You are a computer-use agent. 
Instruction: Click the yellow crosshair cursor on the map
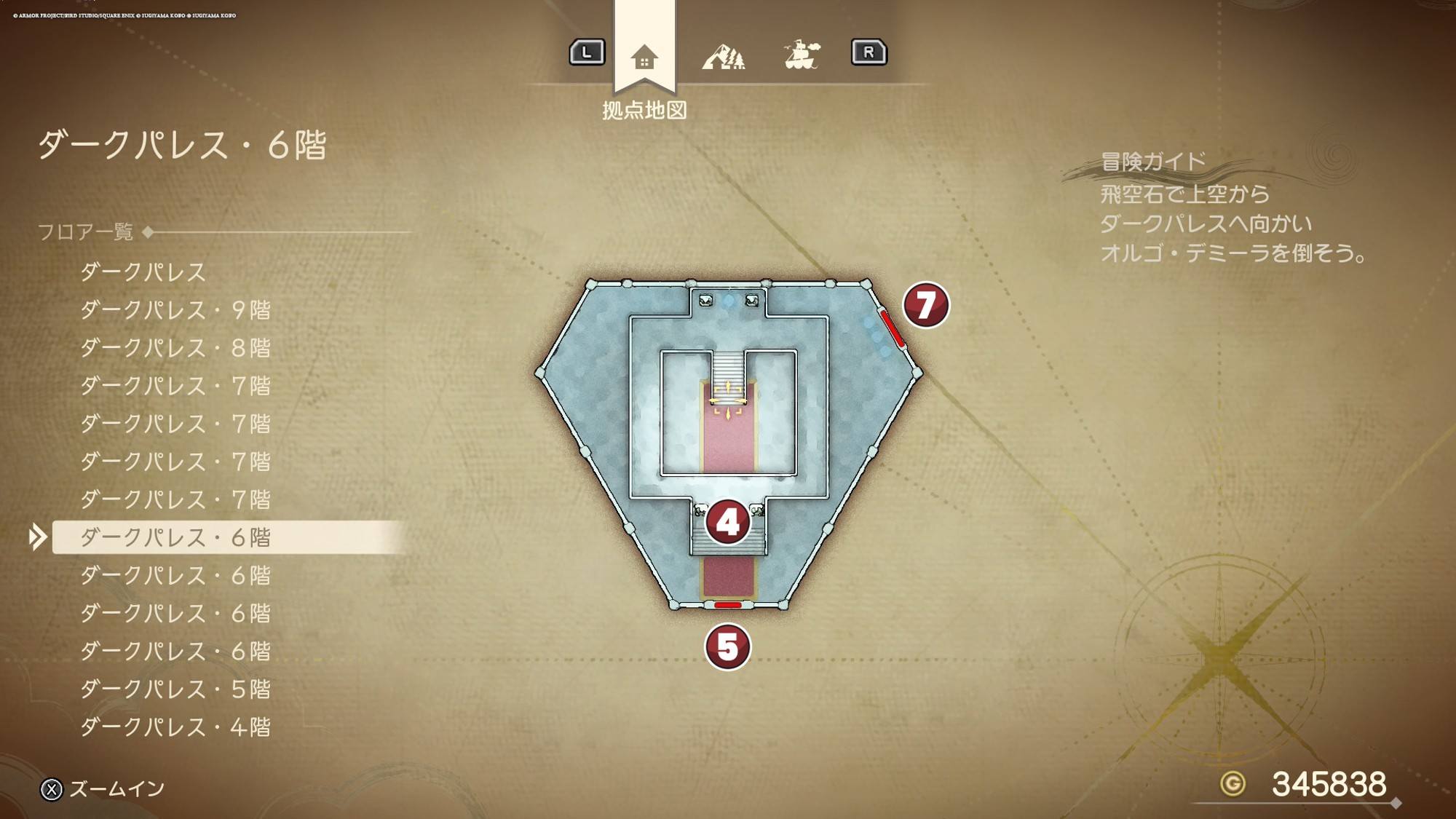(727, 400)
